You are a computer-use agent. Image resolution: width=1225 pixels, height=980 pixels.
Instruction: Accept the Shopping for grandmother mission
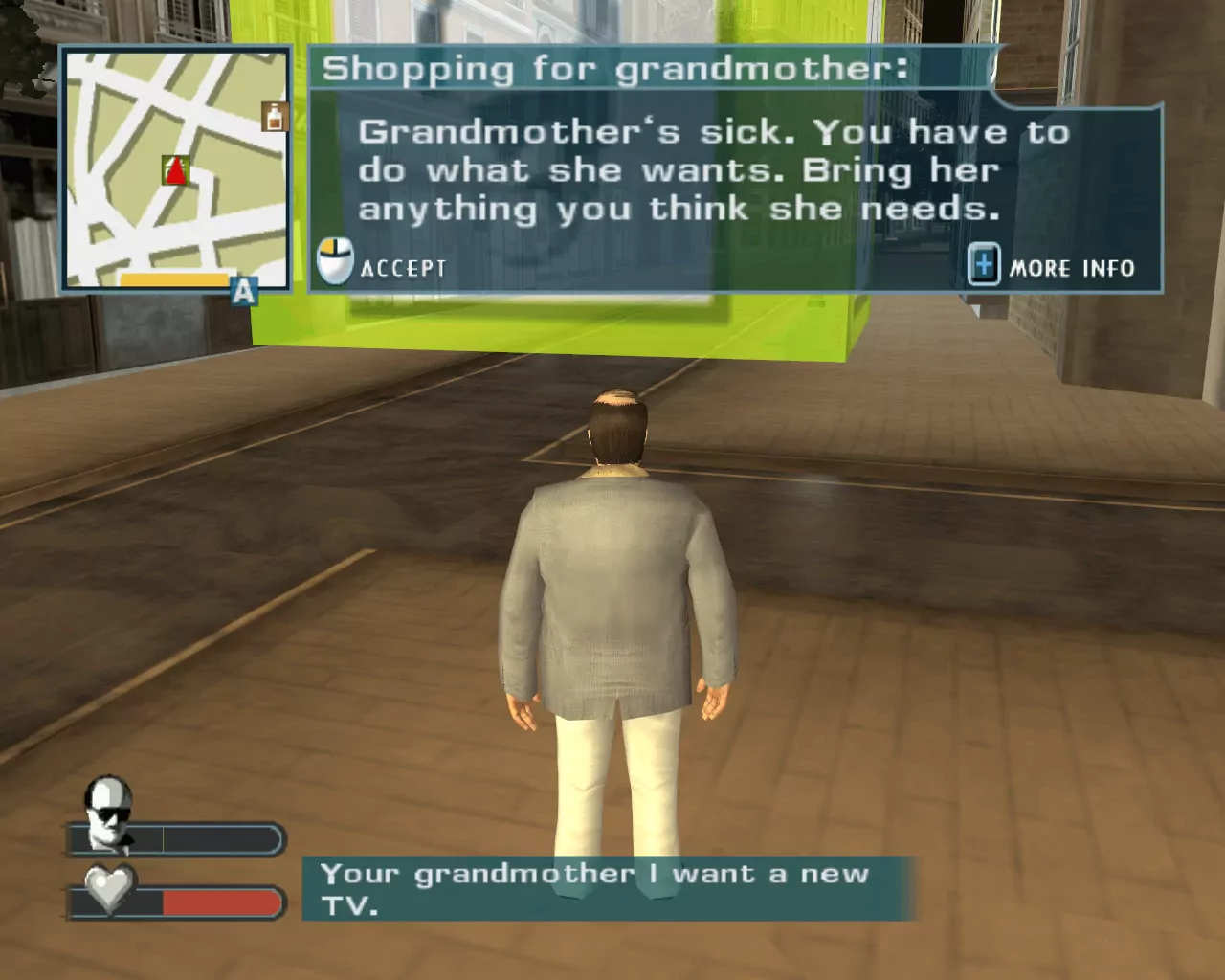(383, 266)
